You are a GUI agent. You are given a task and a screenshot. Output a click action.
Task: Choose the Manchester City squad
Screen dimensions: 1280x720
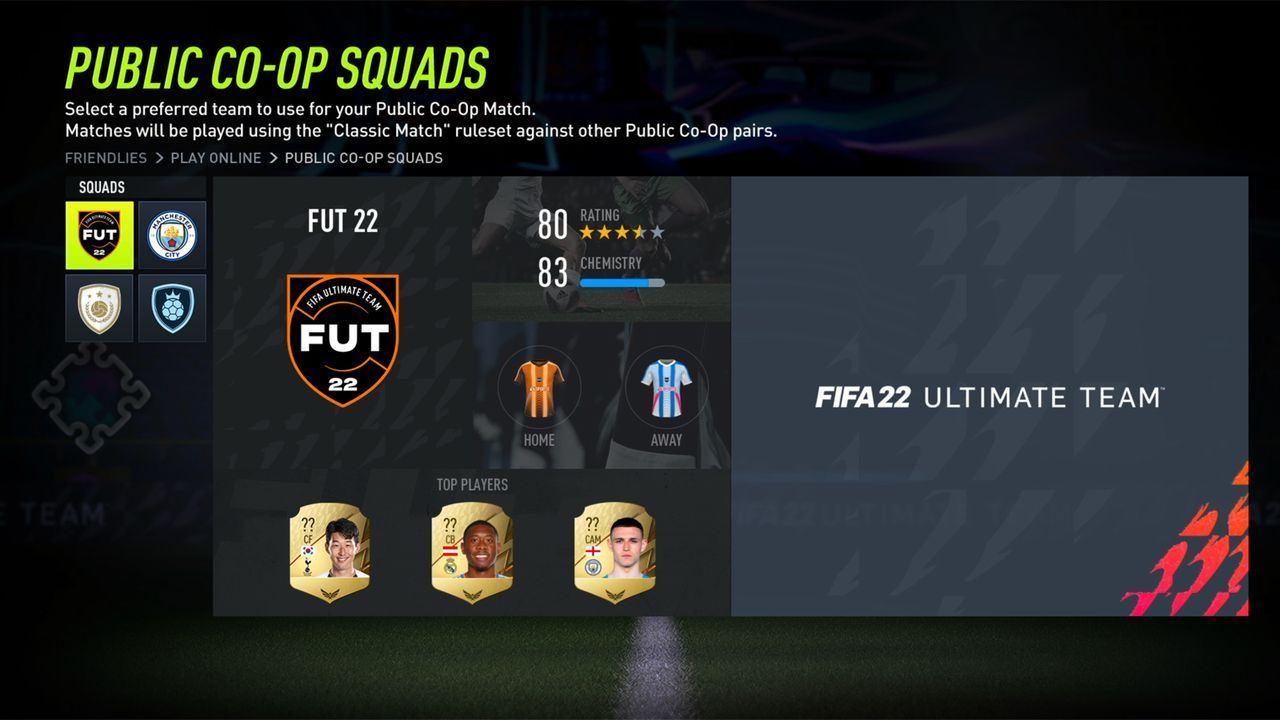[172, 235]
